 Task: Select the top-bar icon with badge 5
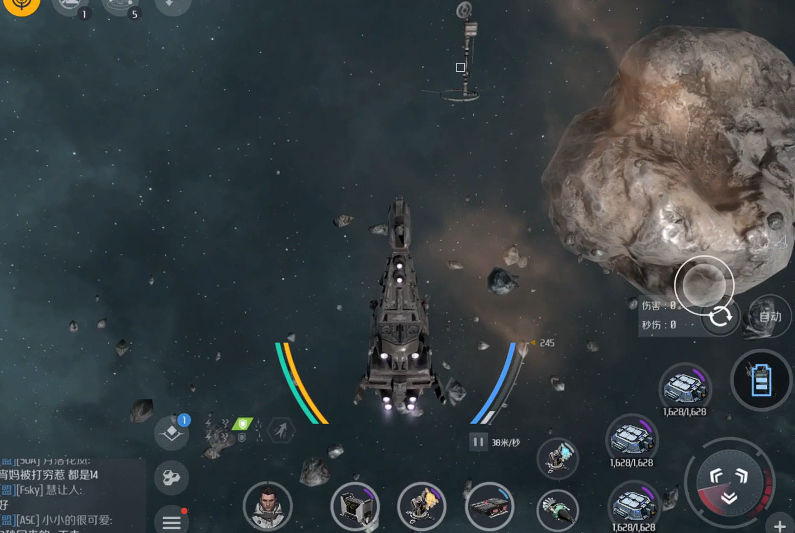point(122,6)
